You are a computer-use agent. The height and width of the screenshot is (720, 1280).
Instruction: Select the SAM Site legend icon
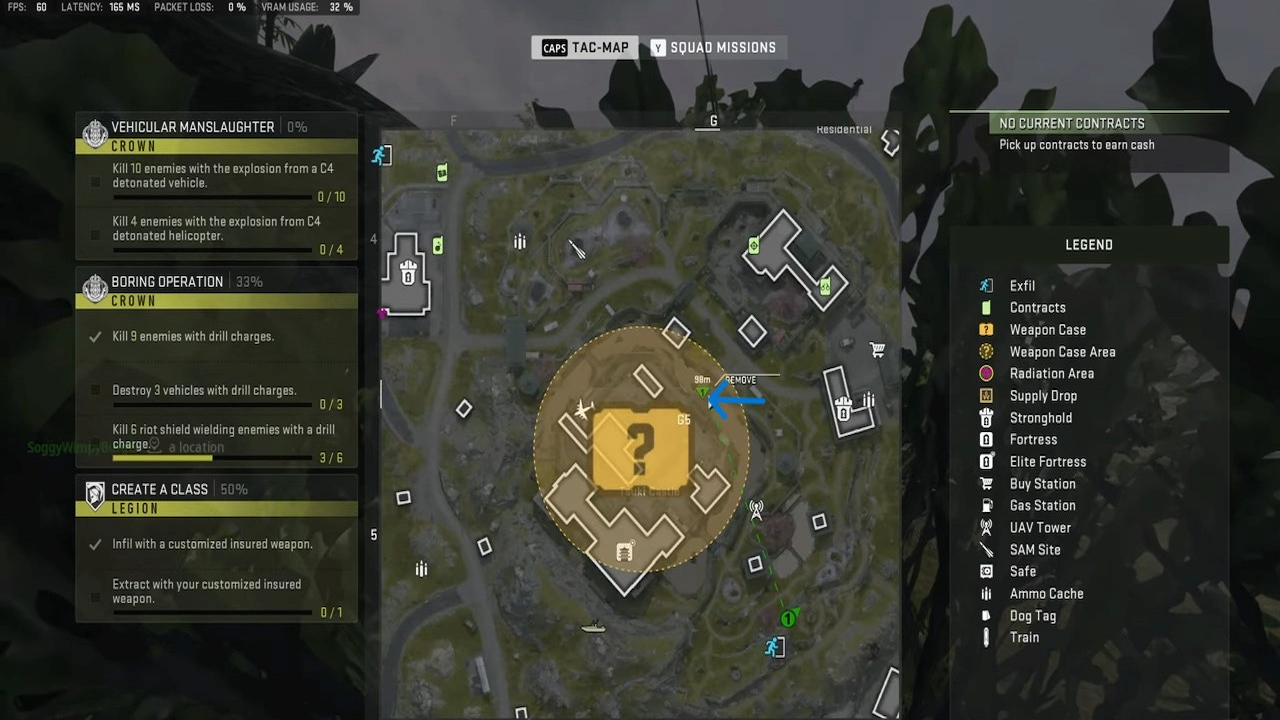986,549
